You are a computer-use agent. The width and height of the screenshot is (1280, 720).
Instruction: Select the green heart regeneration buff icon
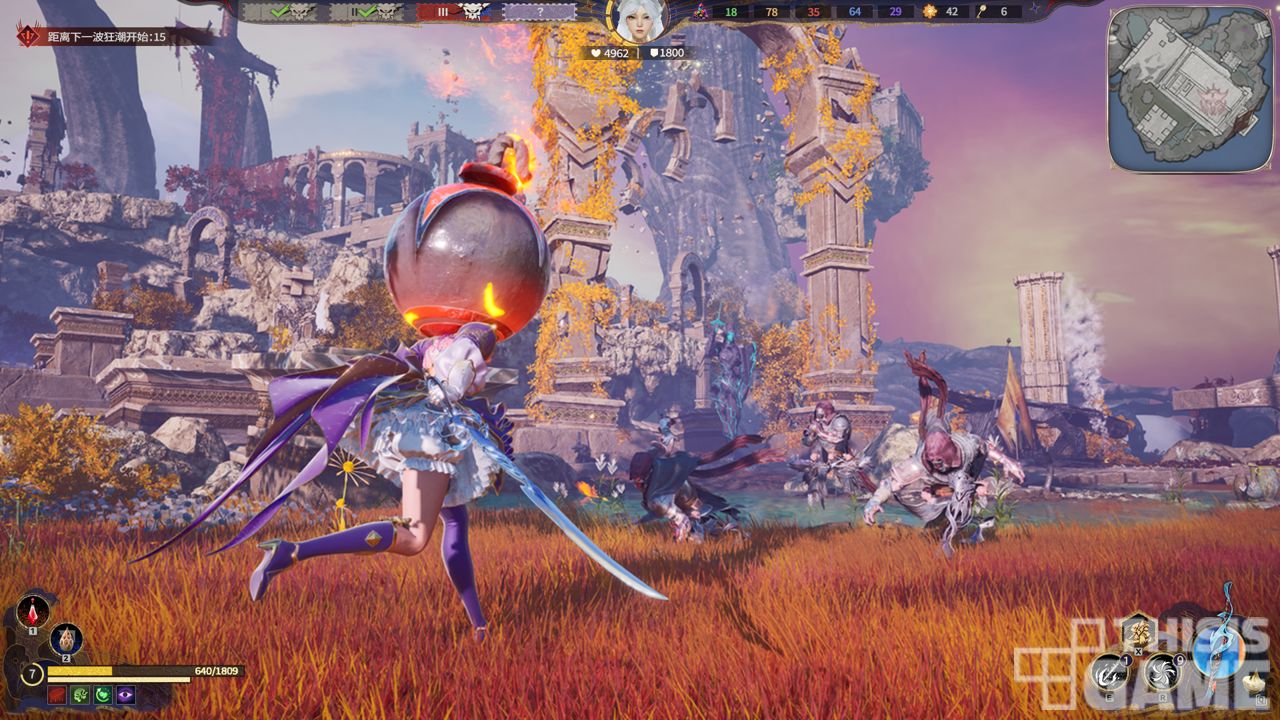coord(102,695)
